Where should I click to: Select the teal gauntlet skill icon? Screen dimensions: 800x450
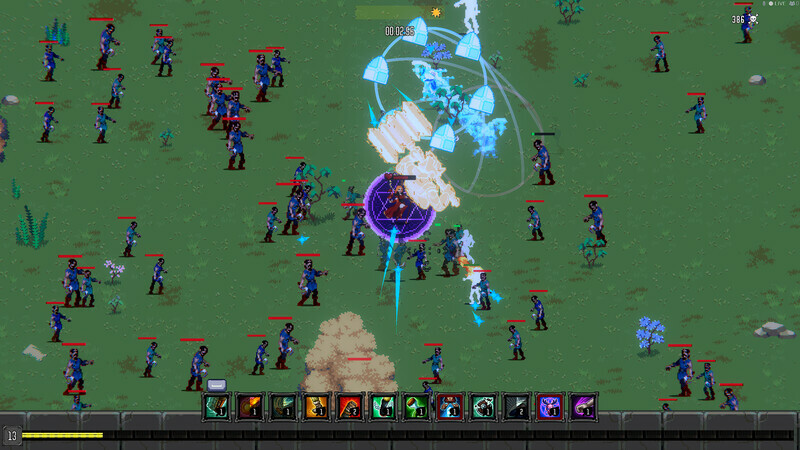216,406
